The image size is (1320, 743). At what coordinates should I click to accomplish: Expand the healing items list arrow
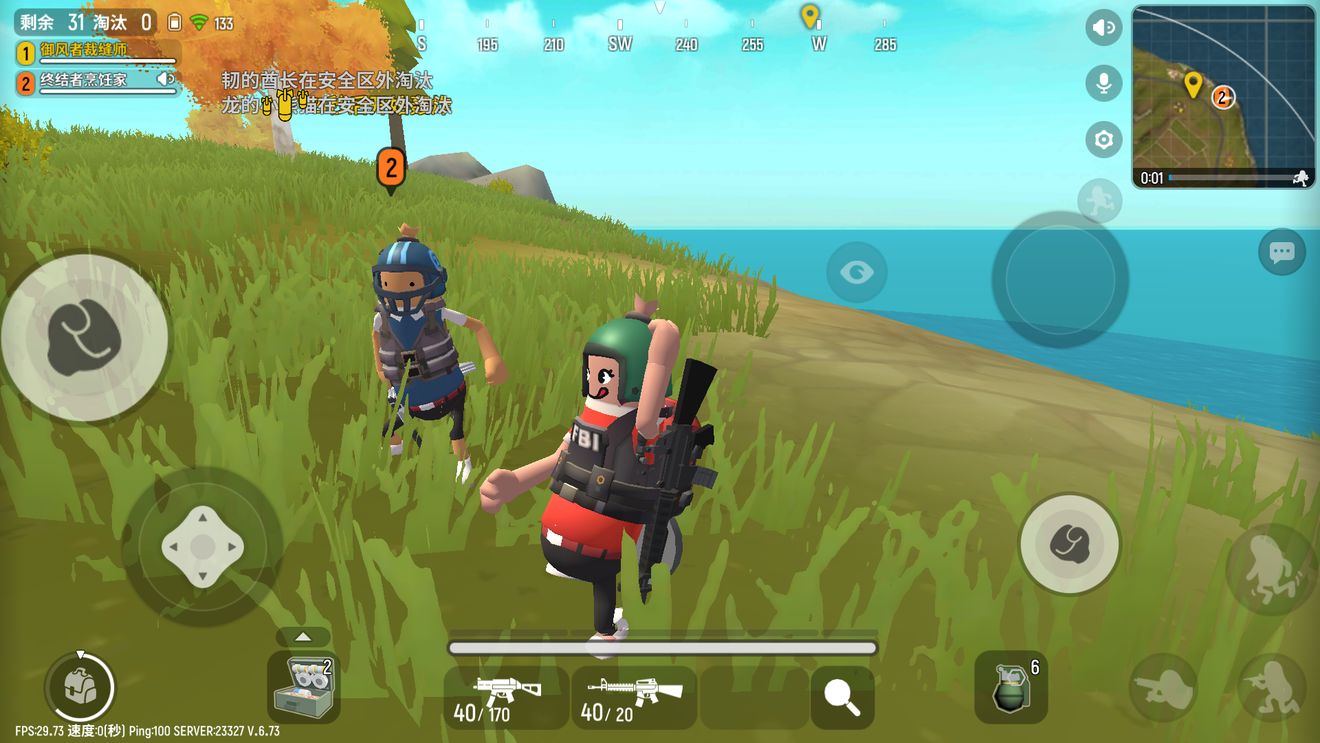303,637
